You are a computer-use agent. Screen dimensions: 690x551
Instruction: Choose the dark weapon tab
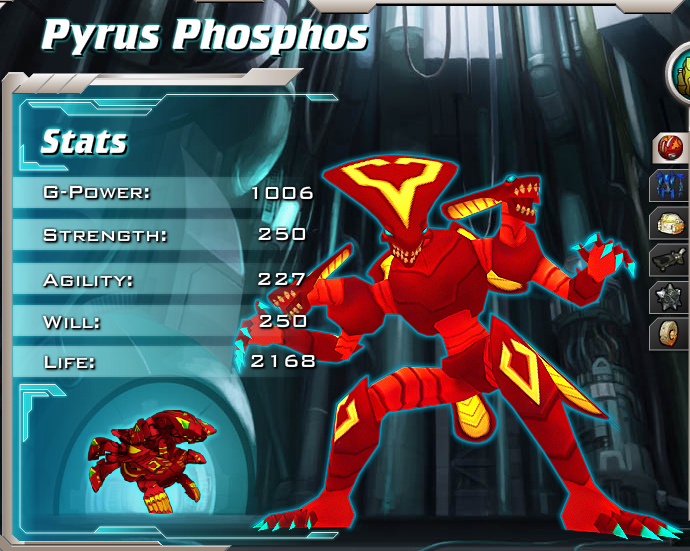tap(668, 260)
